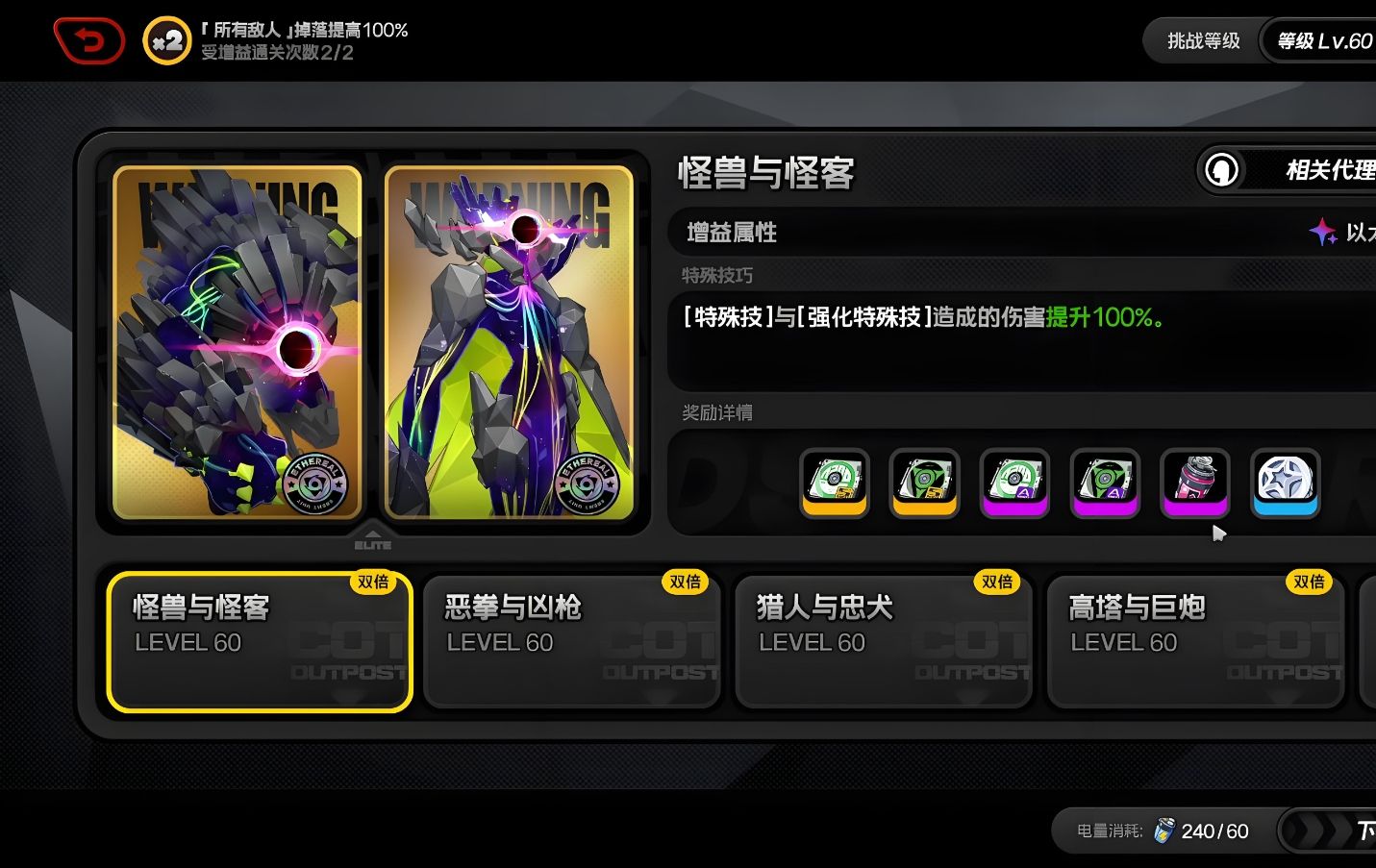Click the battery icon next to 电量消耗

1164,831
